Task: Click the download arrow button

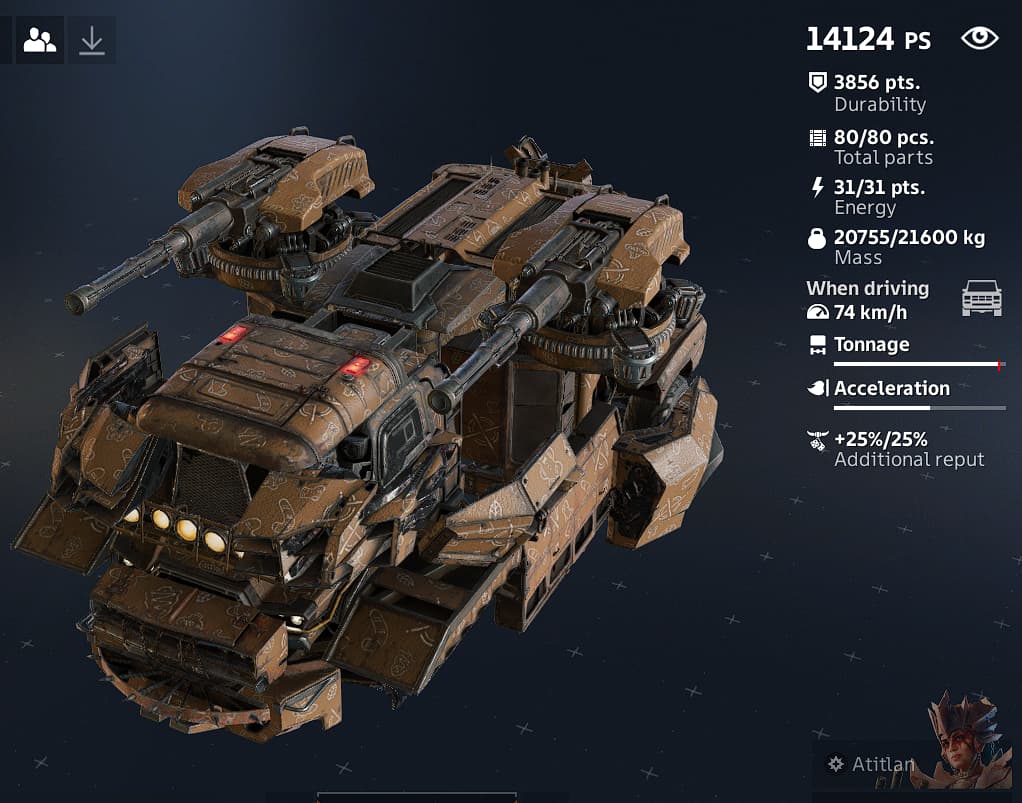Action: coord(92,40)
